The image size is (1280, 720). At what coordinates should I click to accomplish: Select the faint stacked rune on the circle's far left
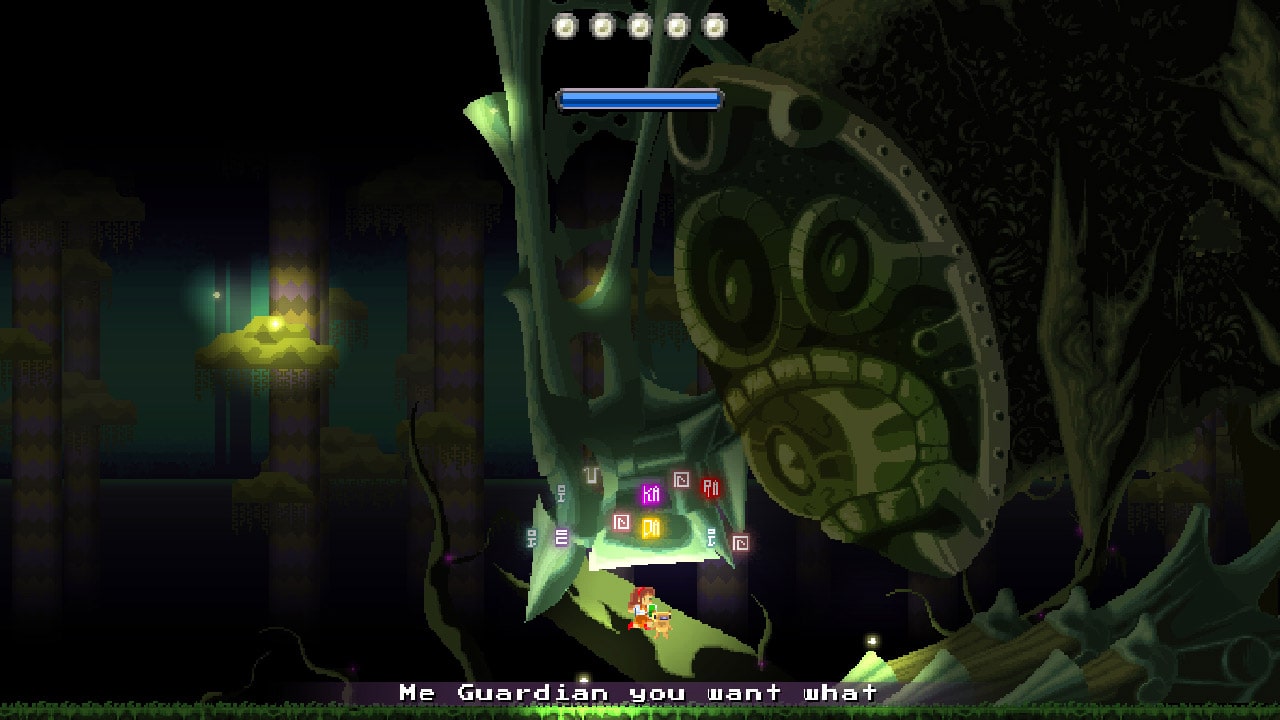532,537
